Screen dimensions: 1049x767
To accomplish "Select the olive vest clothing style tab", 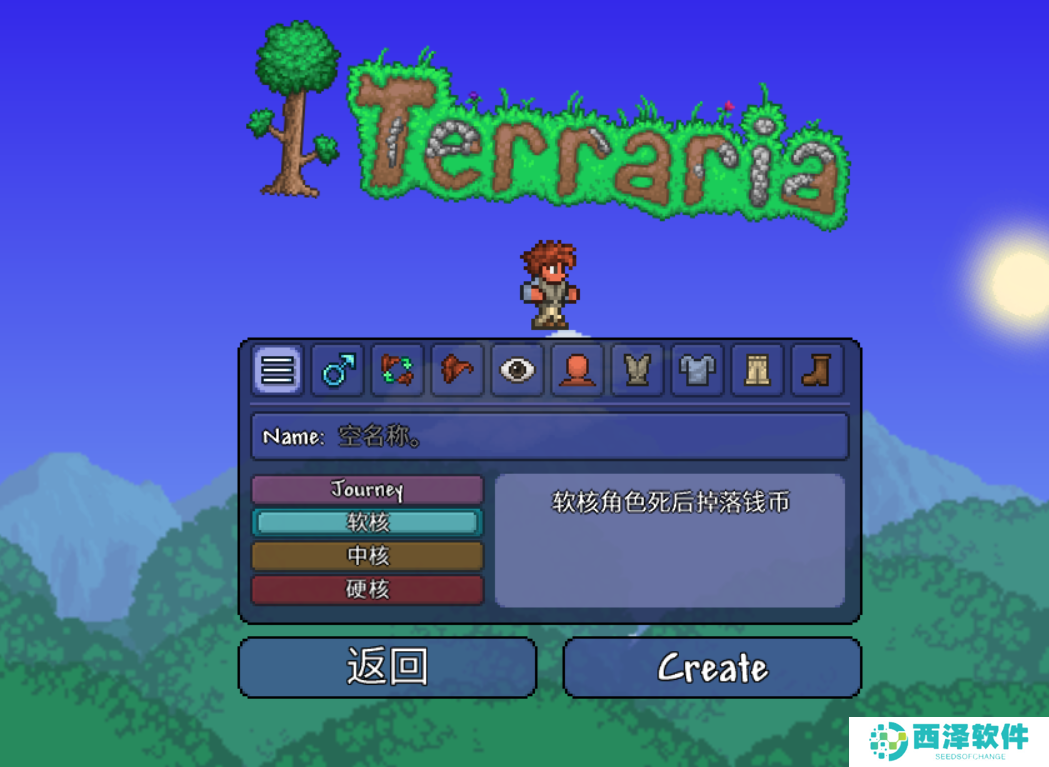I will coord(637,371).
